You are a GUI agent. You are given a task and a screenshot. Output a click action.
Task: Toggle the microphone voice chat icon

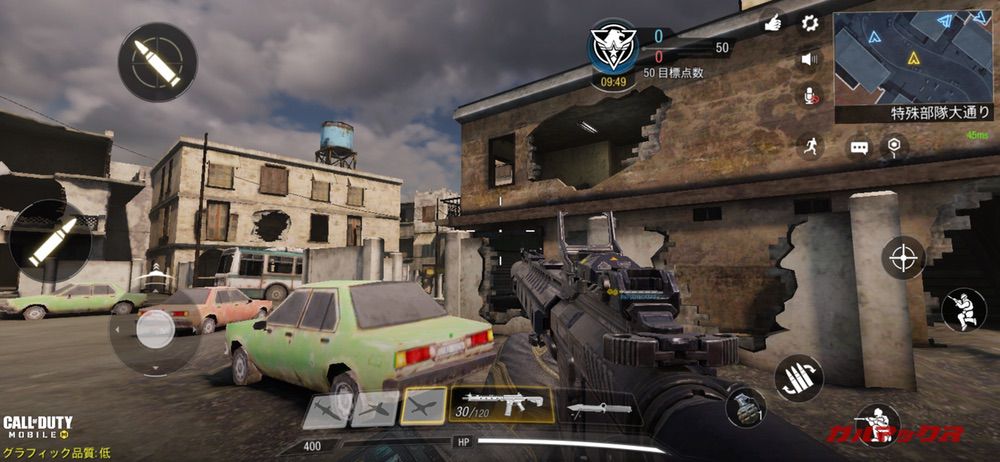[x=809, y=95]
